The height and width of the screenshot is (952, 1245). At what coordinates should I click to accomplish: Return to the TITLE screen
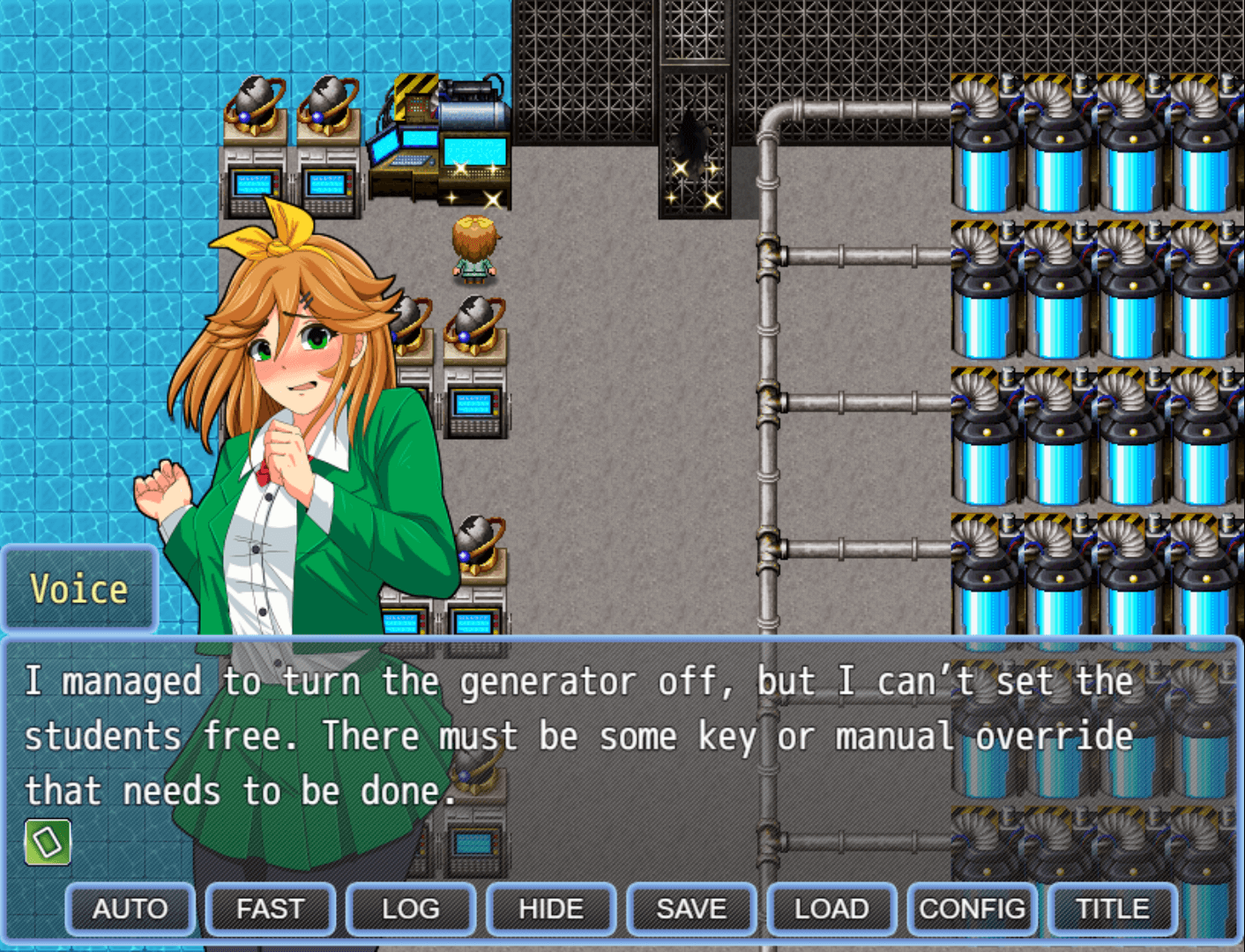pyautogui.click(x=1112, y=909)
